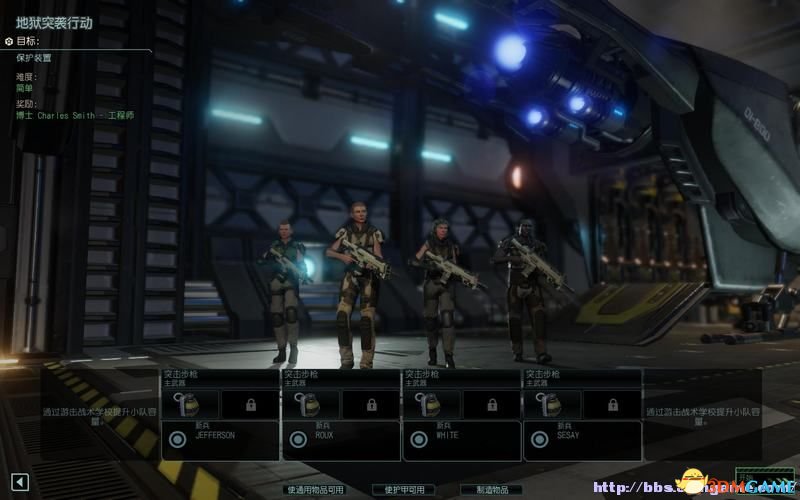Click the locked slot in Jefferson's loadout
This screenshot has width=800, height=500.
click(x=249, y=404)
